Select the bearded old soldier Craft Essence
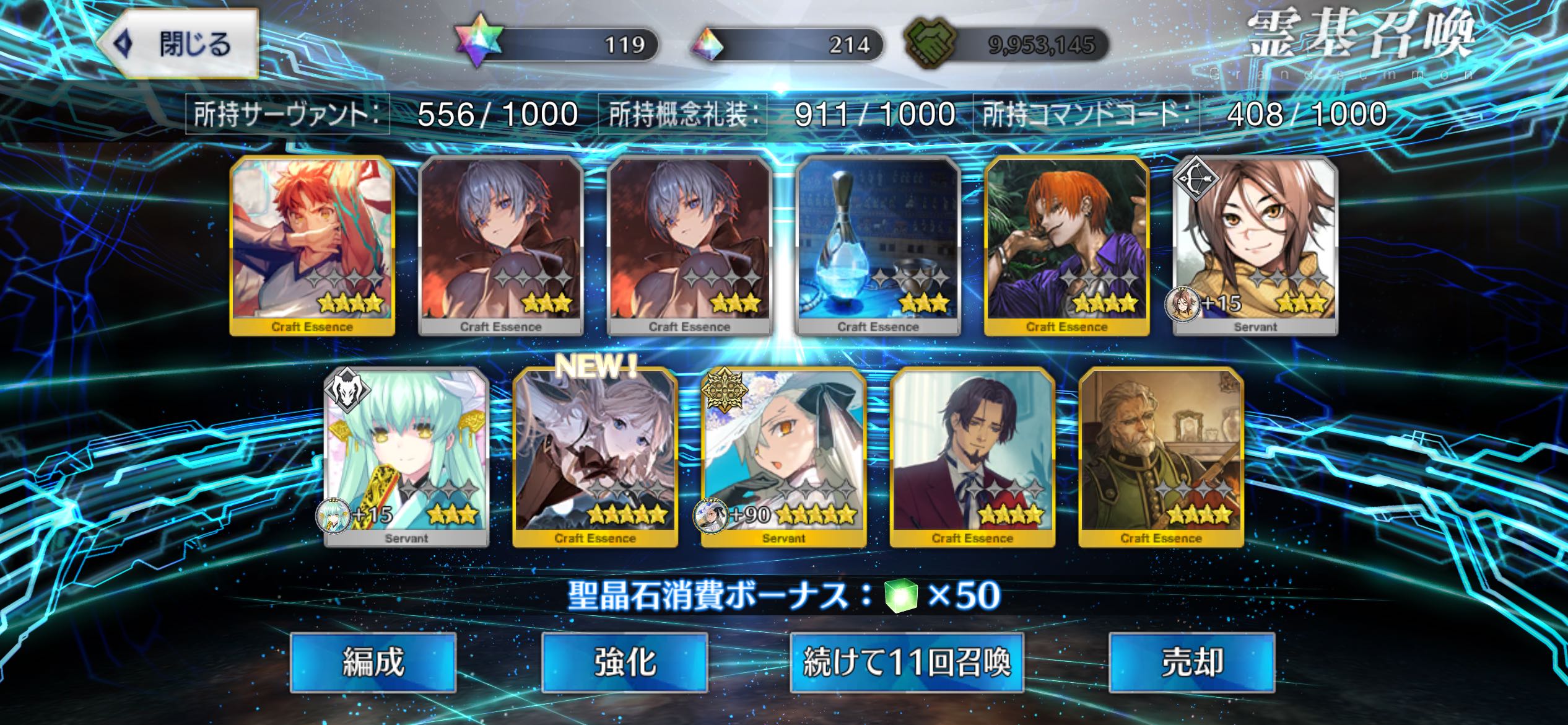 coord(1161,457)
